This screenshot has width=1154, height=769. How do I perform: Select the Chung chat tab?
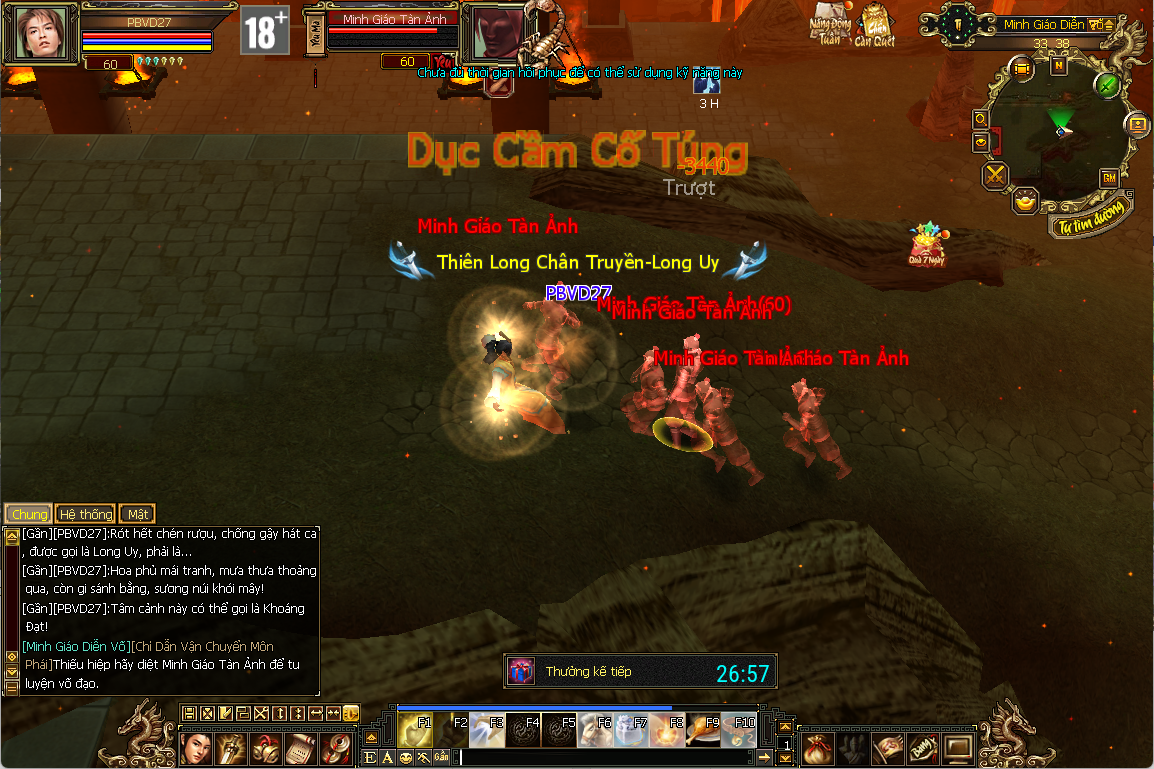[x=28, y=514]
